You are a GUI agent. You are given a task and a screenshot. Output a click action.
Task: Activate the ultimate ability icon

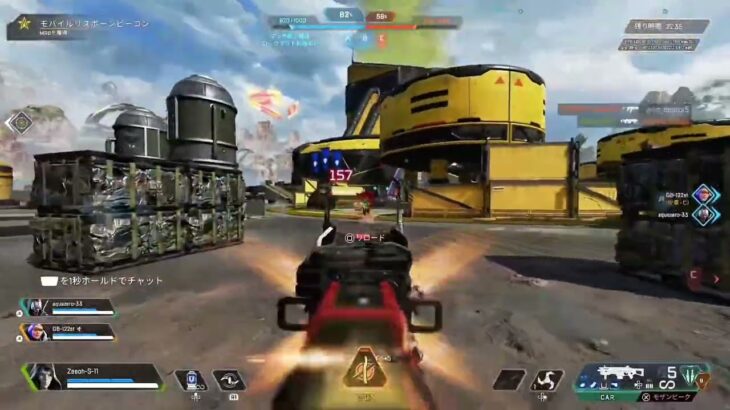(x=362, y=370)
